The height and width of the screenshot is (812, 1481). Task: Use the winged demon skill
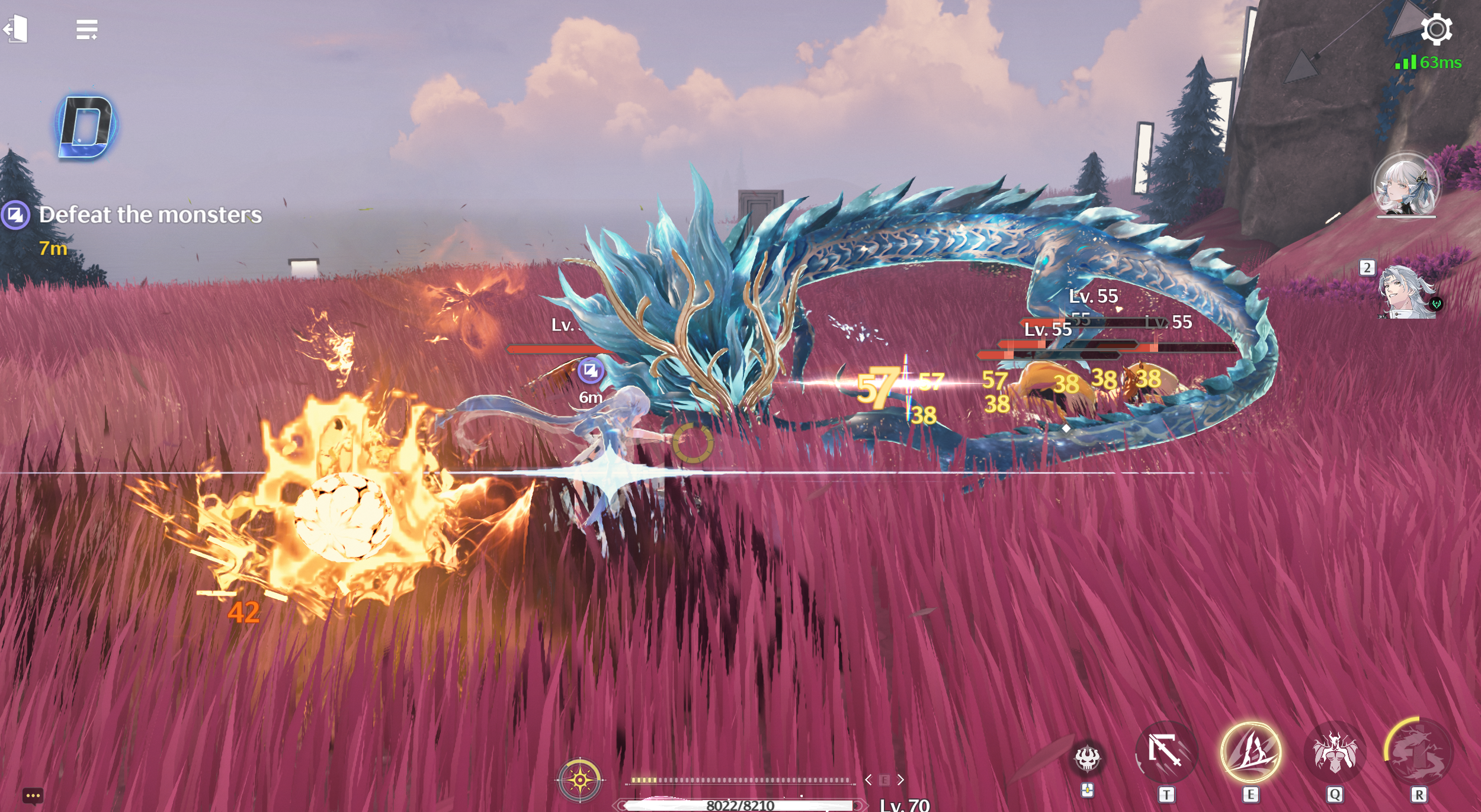(1334, 752)
